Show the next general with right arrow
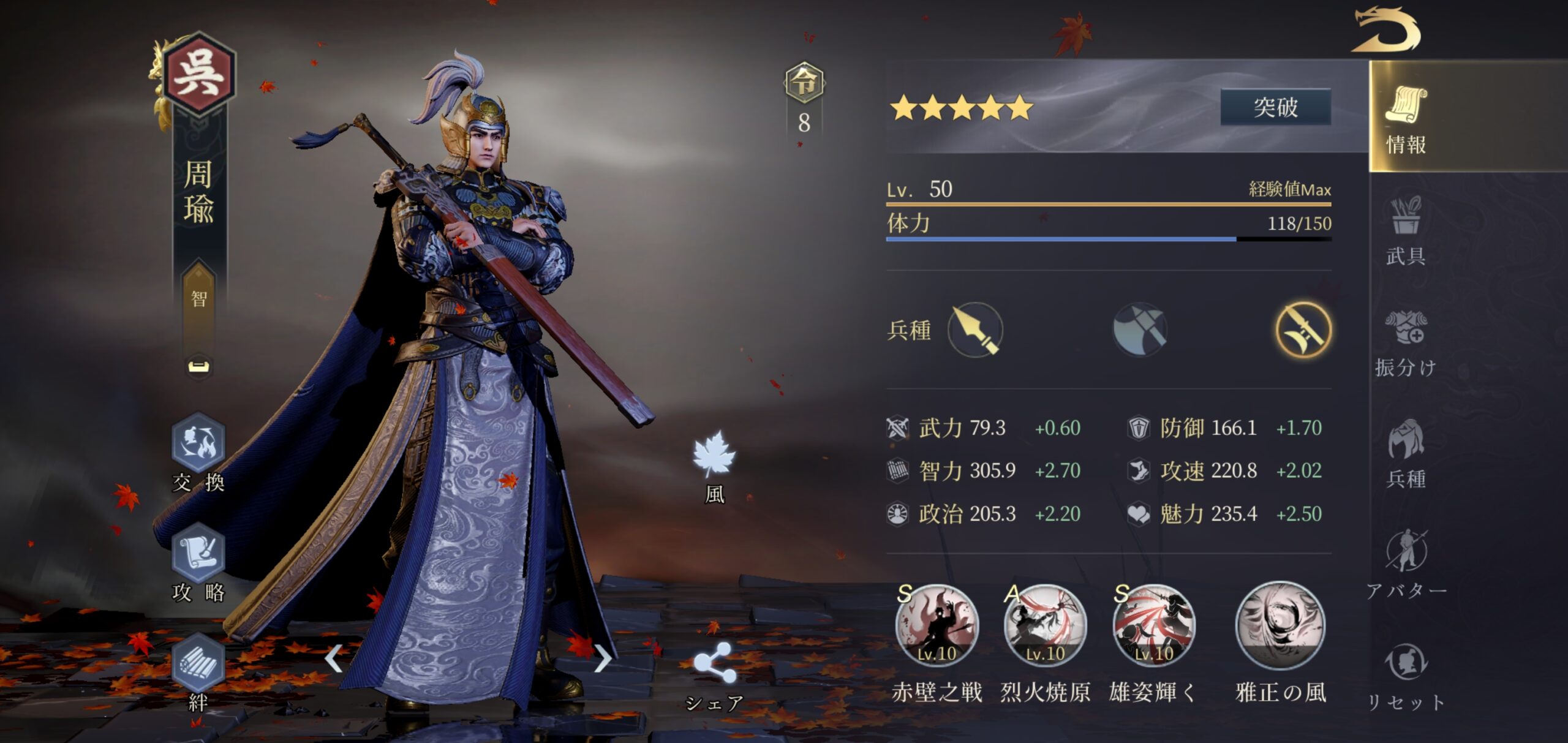The width and height of the screenshot is (1568, 743). pyautogui.click(x=603, y=658)
